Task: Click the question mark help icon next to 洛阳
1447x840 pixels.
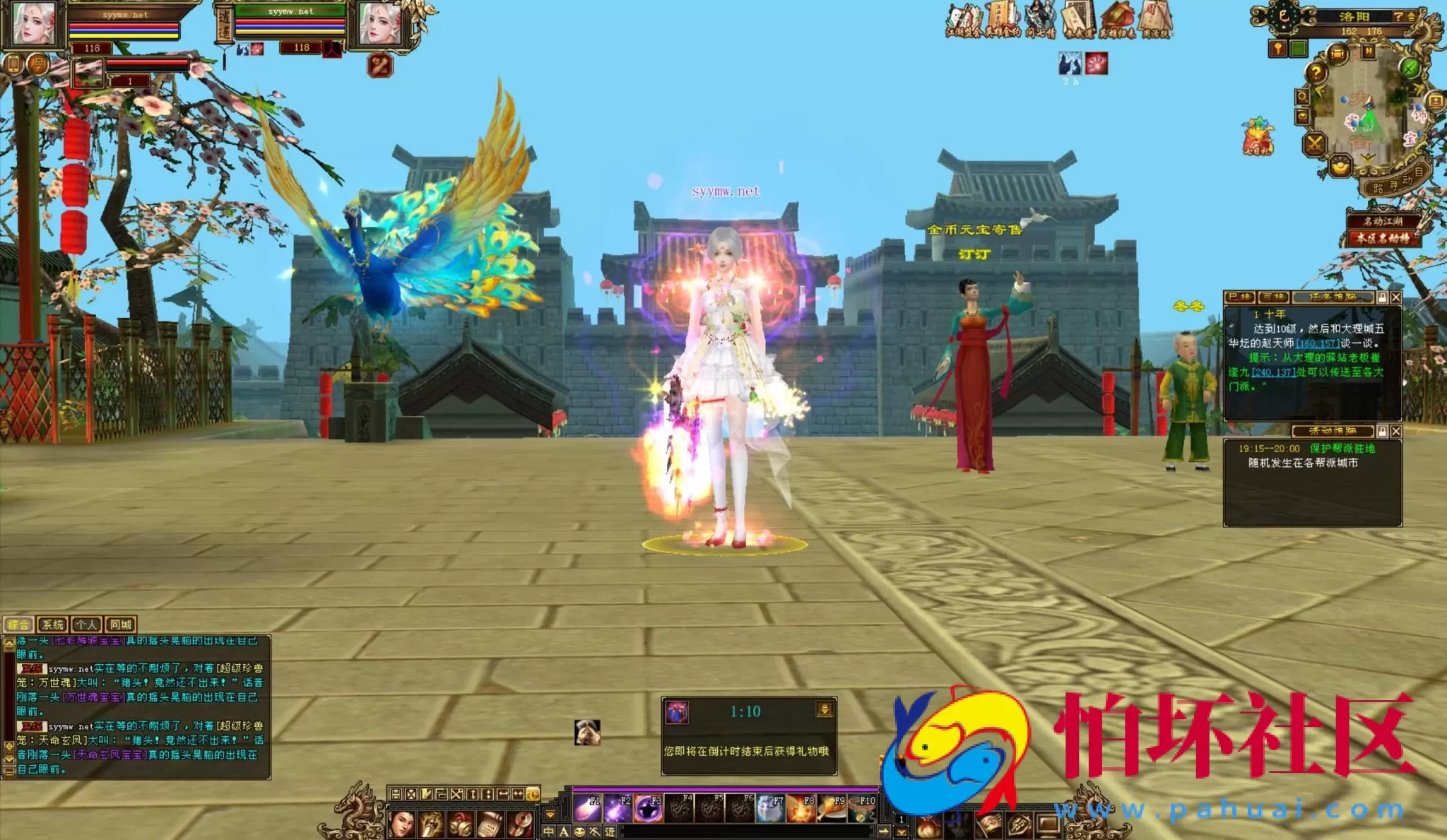Action: point(1399,16)
